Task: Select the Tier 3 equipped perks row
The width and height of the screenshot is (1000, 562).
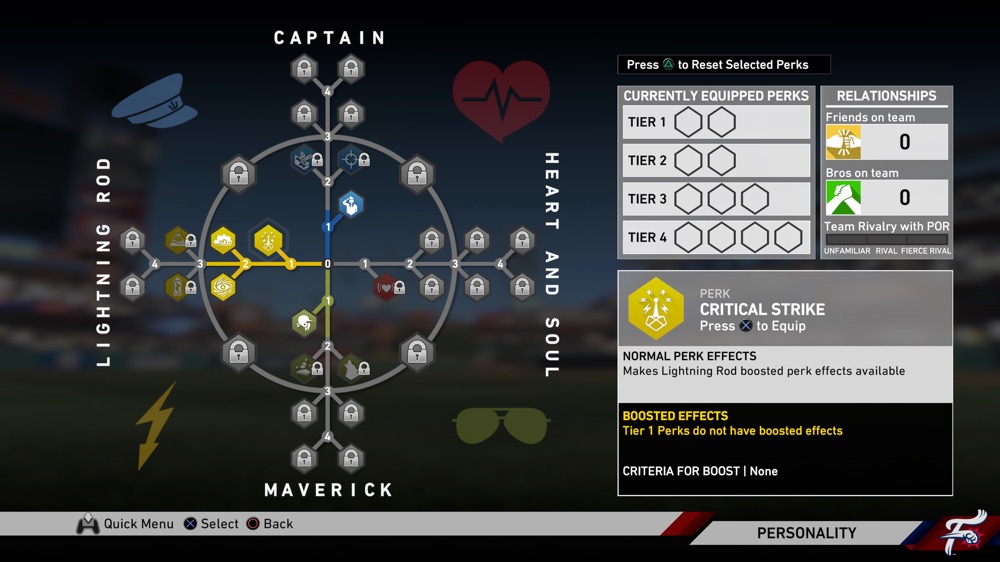Action: pos(716,199)
